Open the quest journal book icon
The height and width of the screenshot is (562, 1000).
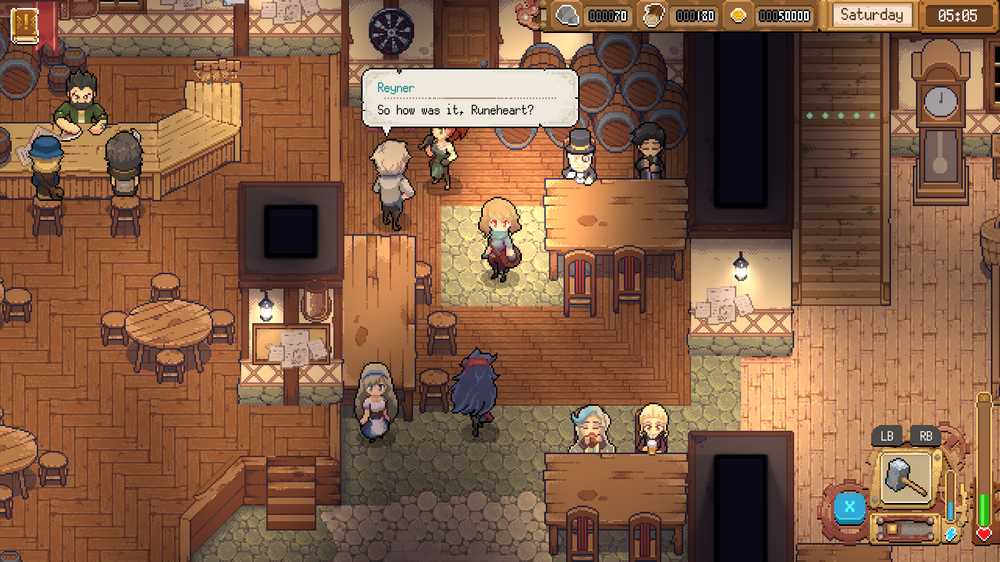tap(24, 25)
